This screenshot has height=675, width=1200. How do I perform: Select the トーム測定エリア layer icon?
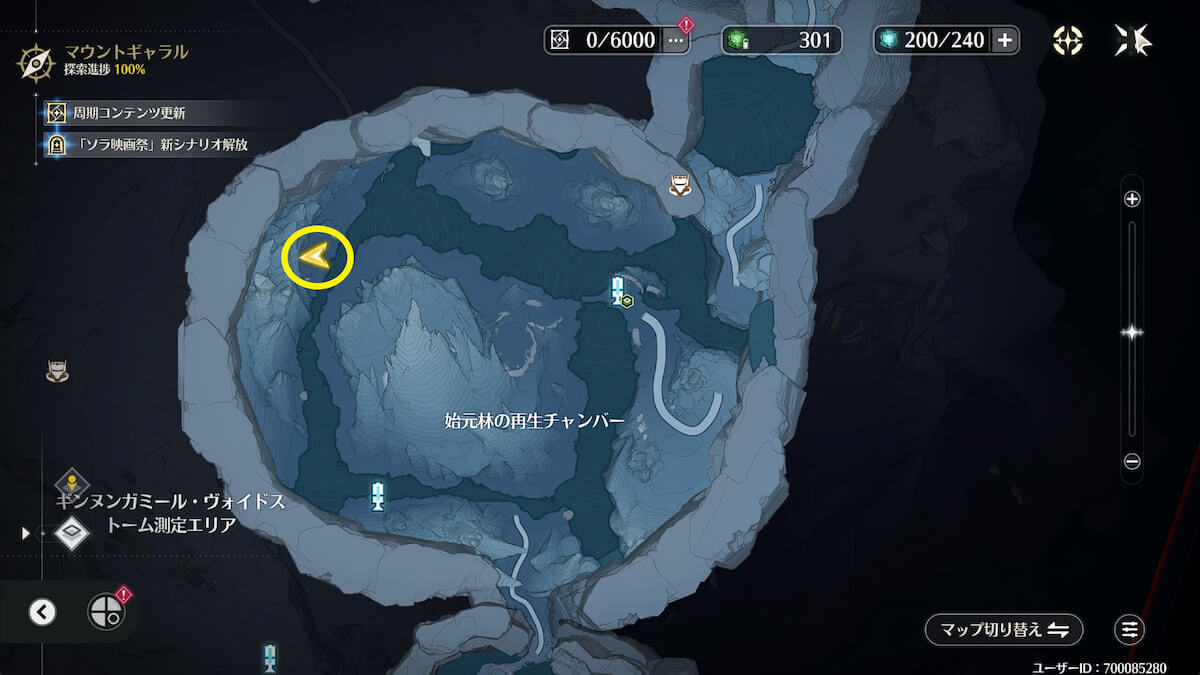[73, 531]
